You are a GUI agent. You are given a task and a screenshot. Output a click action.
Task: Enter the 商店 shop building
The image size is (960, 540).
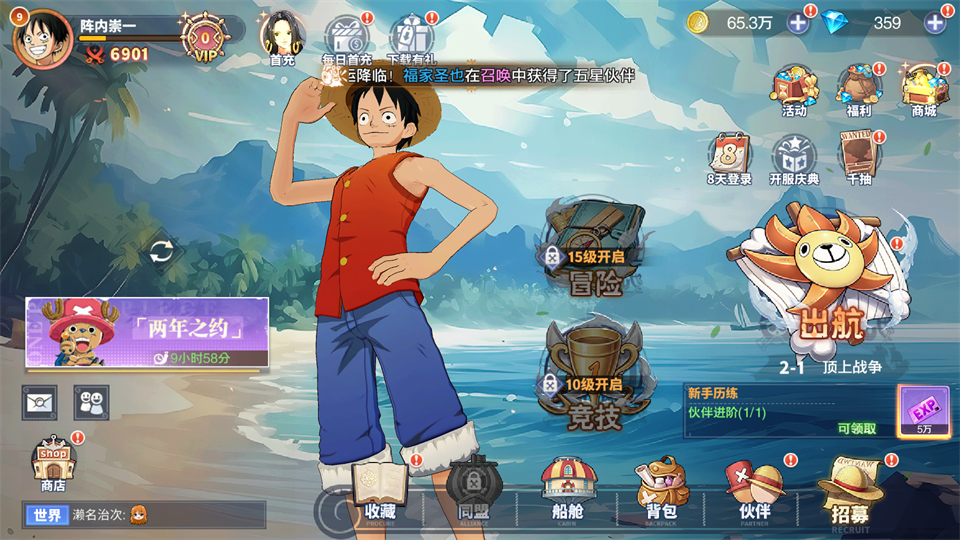[53, 464]
